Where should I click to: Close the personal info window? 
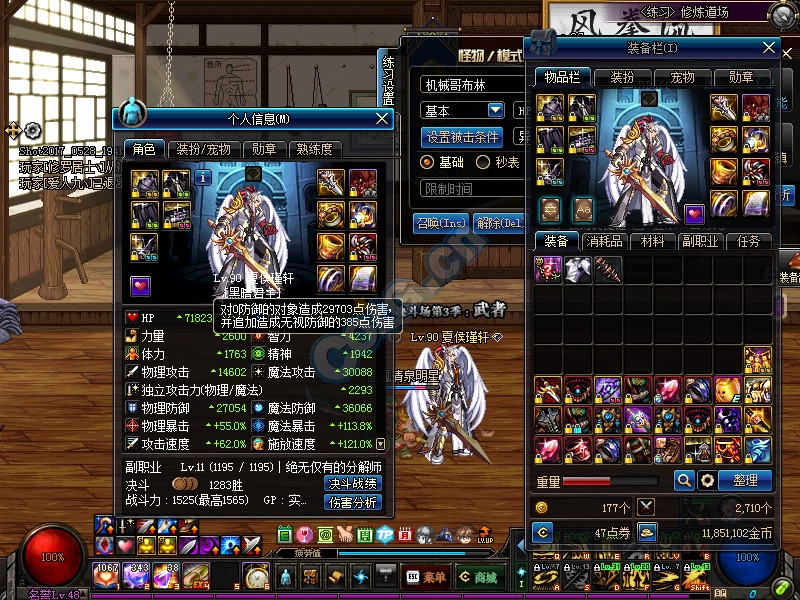point(381,119)
